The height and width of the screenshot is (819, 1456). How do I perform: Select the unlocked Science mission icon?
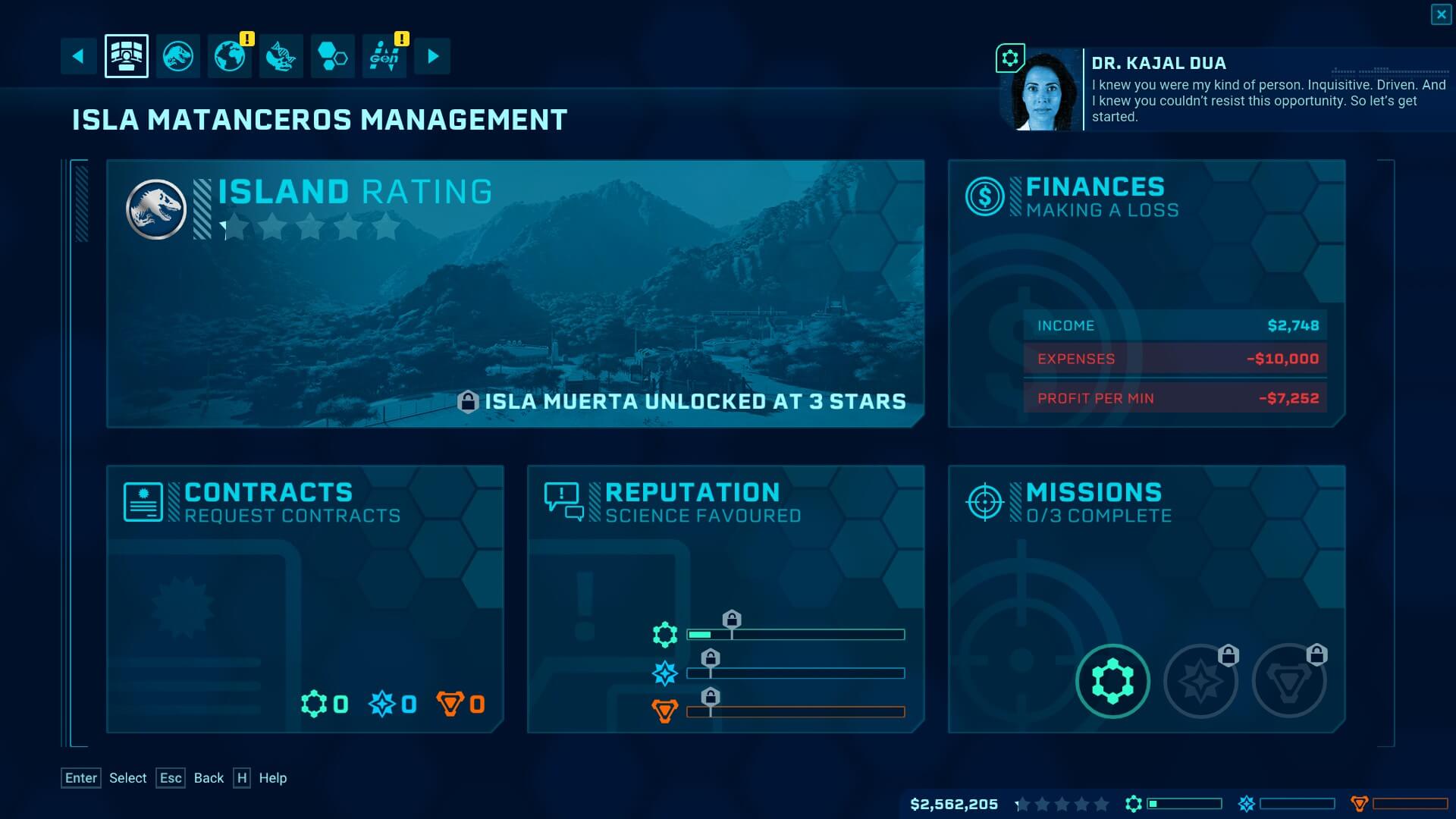click(x=1112, y=681)
